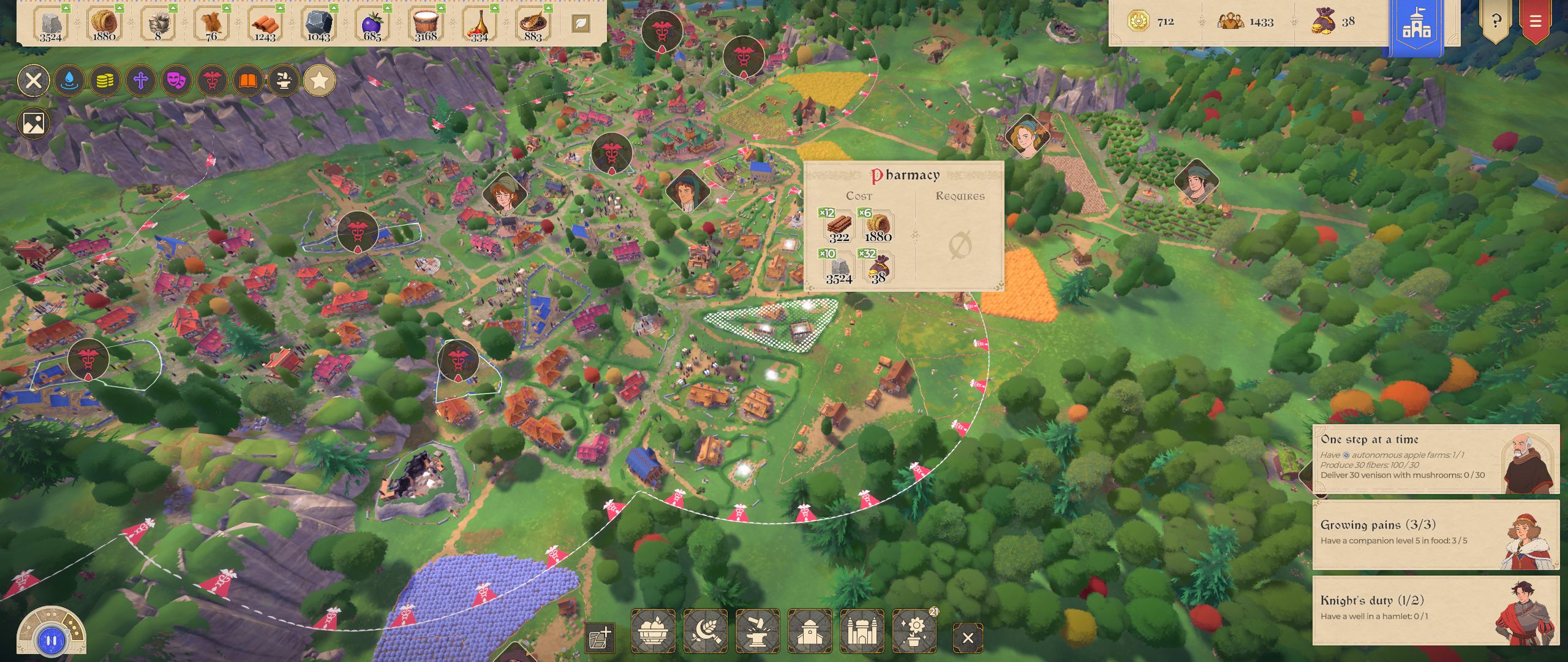1568x662 pixels.
Task: Toggle the red caduceus health overlay
Action: (x=212, y=80)
